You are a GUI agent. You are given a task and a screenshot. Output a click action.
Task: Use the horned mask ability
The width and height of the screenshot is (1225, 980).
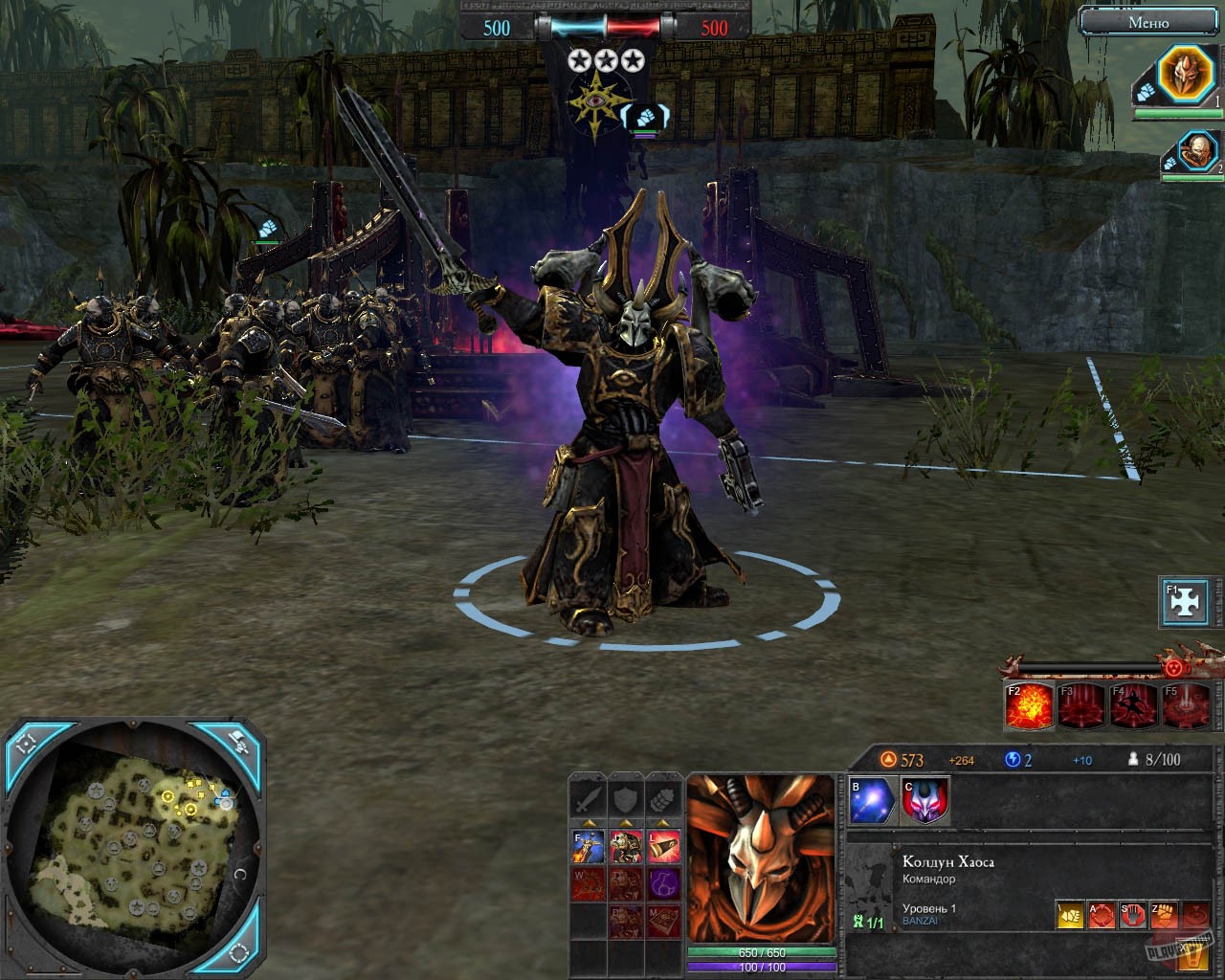[924, 800]
